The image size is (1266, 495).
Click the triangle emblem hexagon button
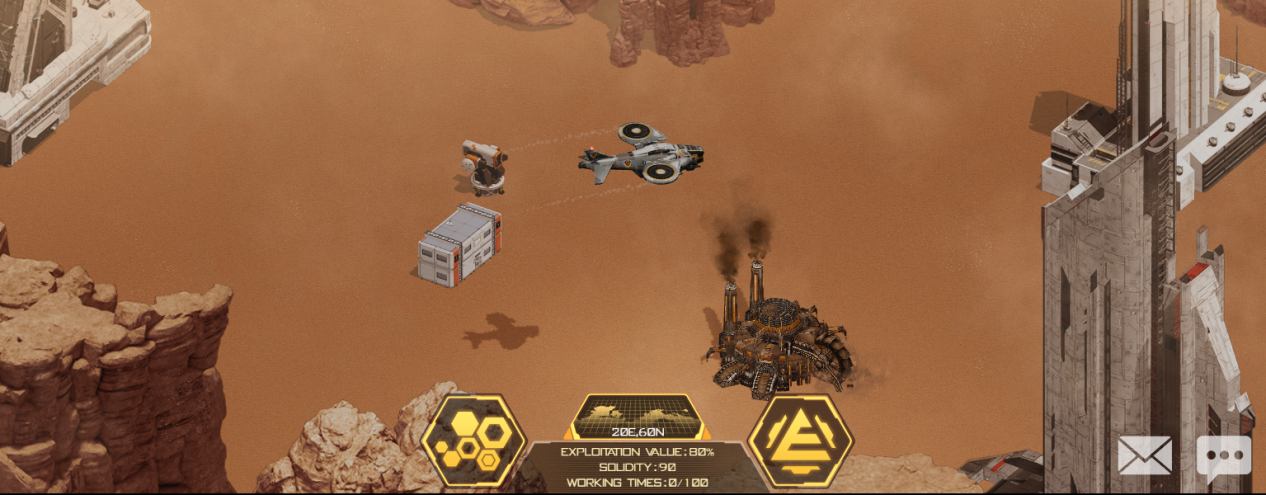[x=800, y=441]
